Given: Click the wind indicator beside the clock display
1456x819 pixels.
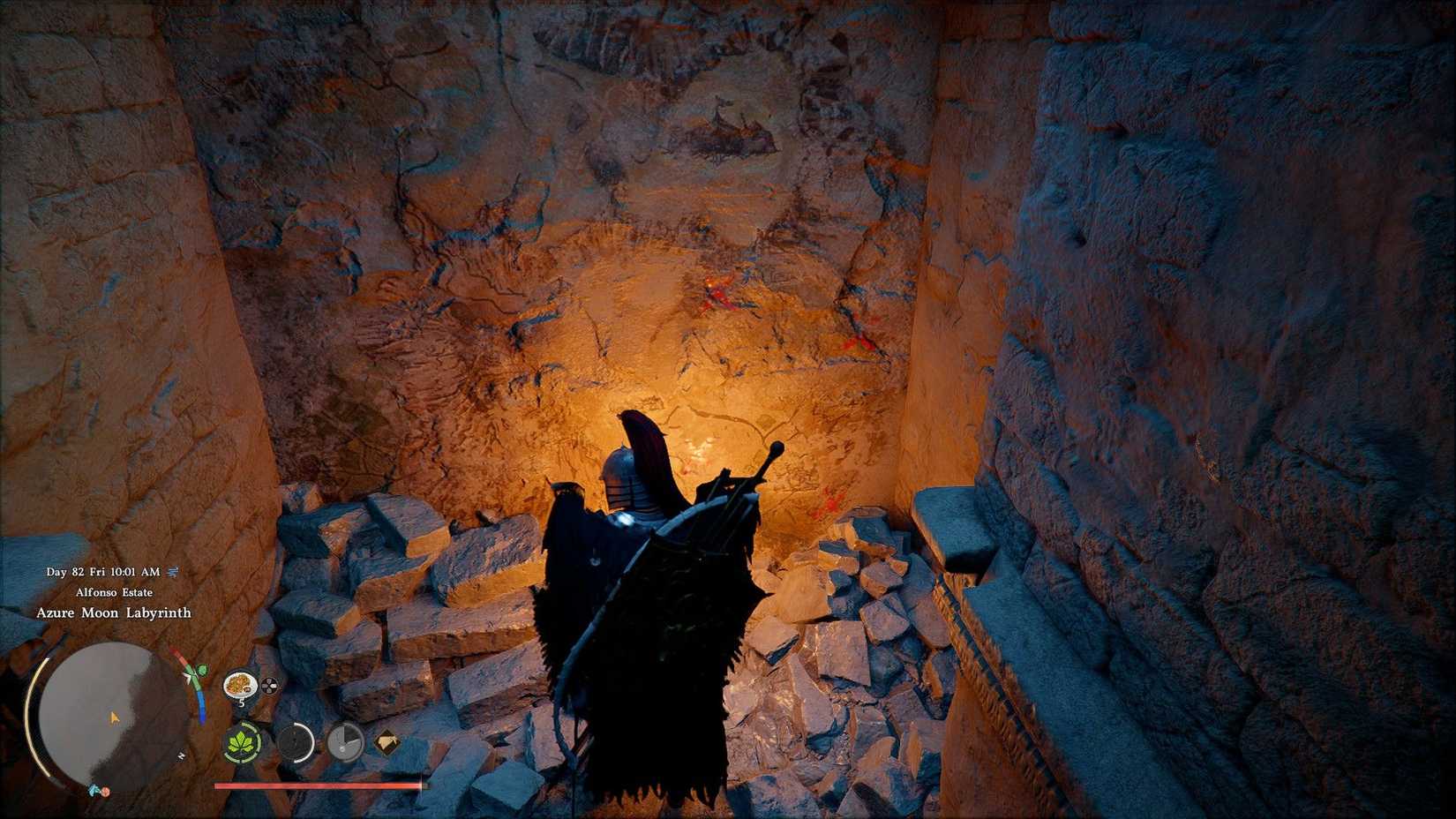Looking at the screenshot, I should (173, 572).
